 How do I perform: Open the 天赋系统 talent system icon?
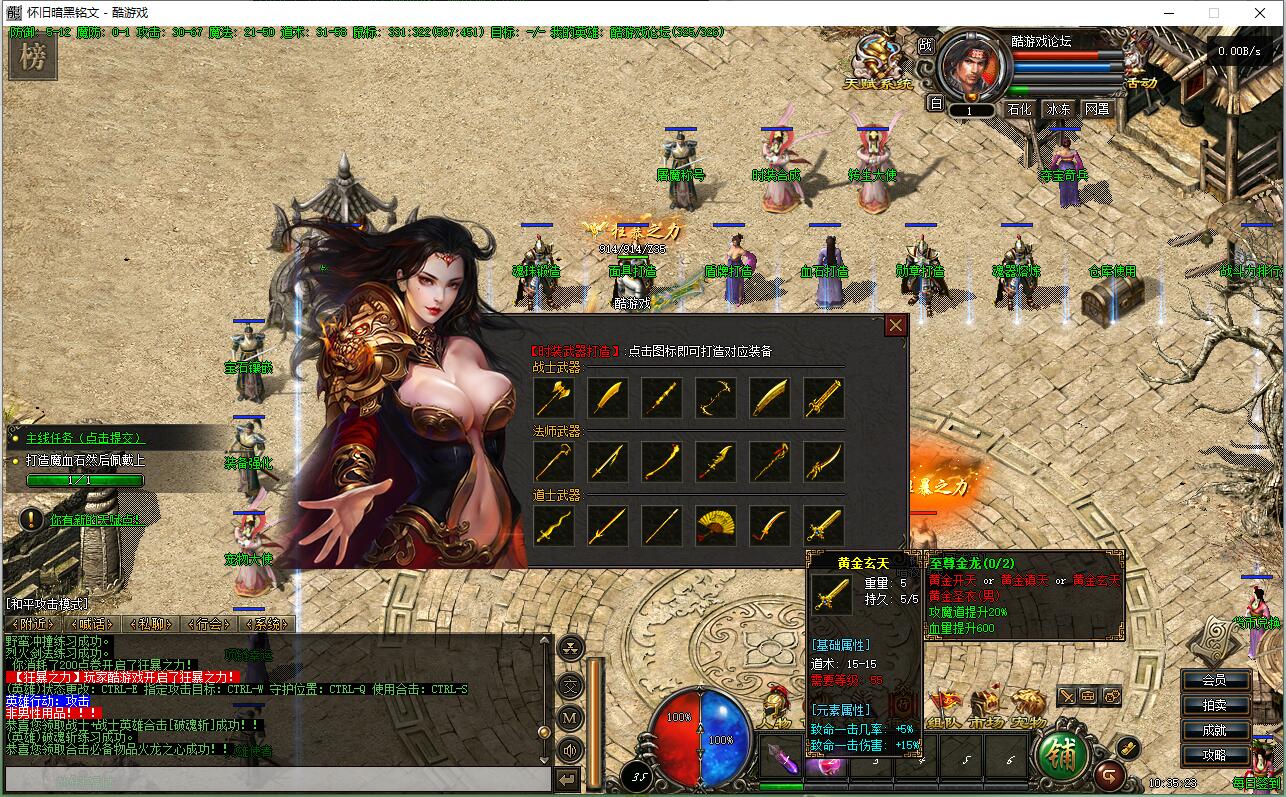click(x=879, y=60)
